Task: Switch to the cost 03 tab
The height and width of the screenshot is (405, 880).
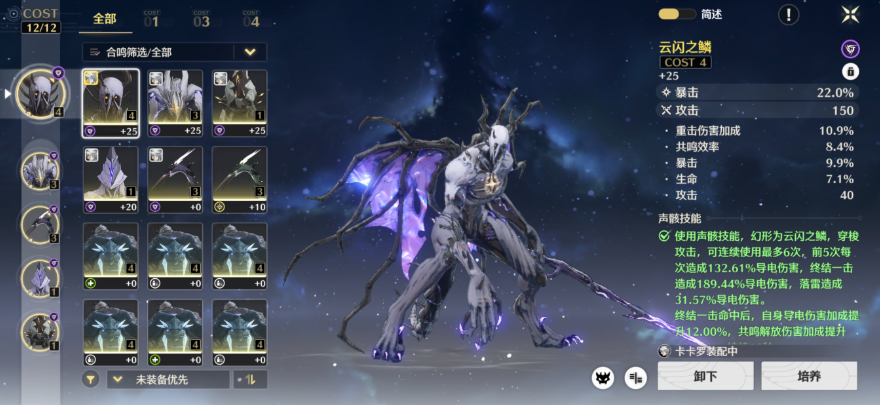Action: coord(201,18)
